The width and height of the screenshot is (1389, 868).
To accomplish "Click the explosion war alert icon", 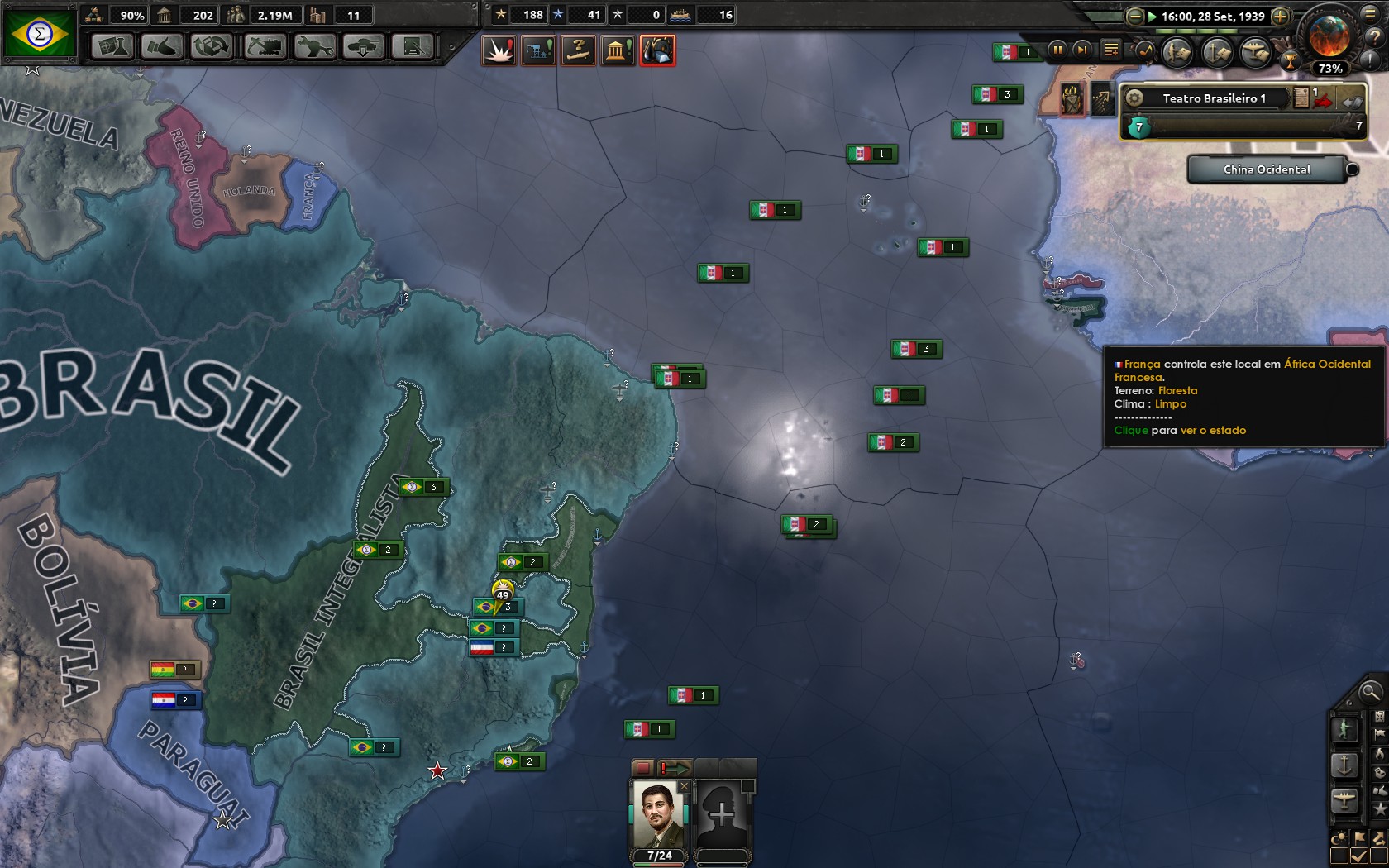I will click(499, 50).
